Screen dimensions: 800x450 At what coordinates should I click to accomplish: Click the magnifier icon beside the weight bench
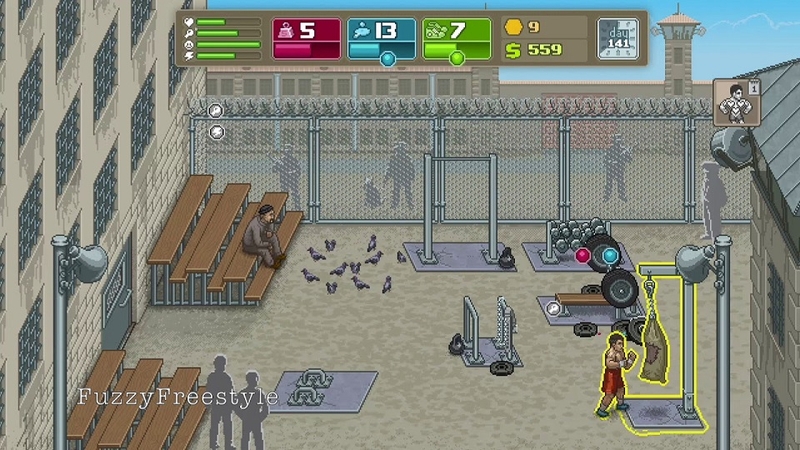pyautogui.click(x=553, y=310)
